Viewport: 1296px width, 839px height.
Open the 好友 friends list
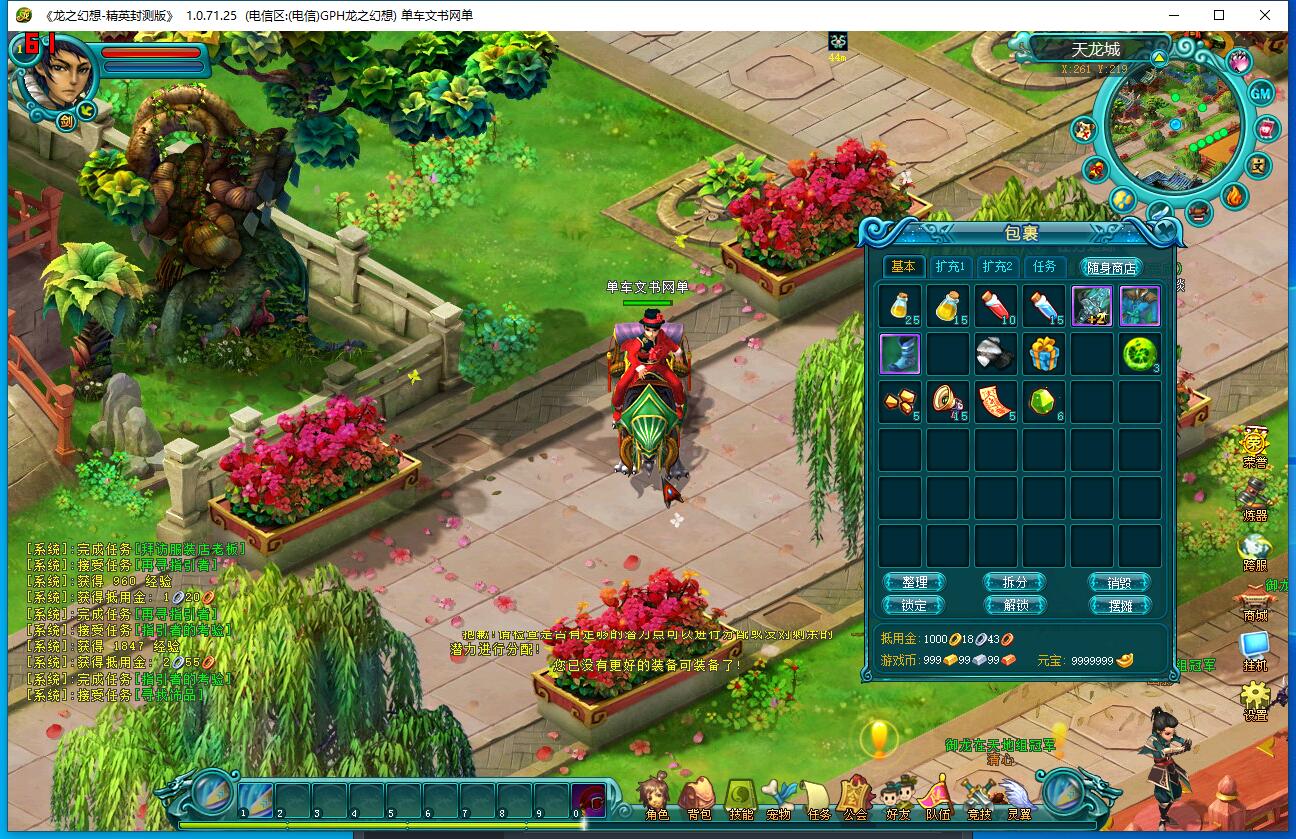coord(897,798)
